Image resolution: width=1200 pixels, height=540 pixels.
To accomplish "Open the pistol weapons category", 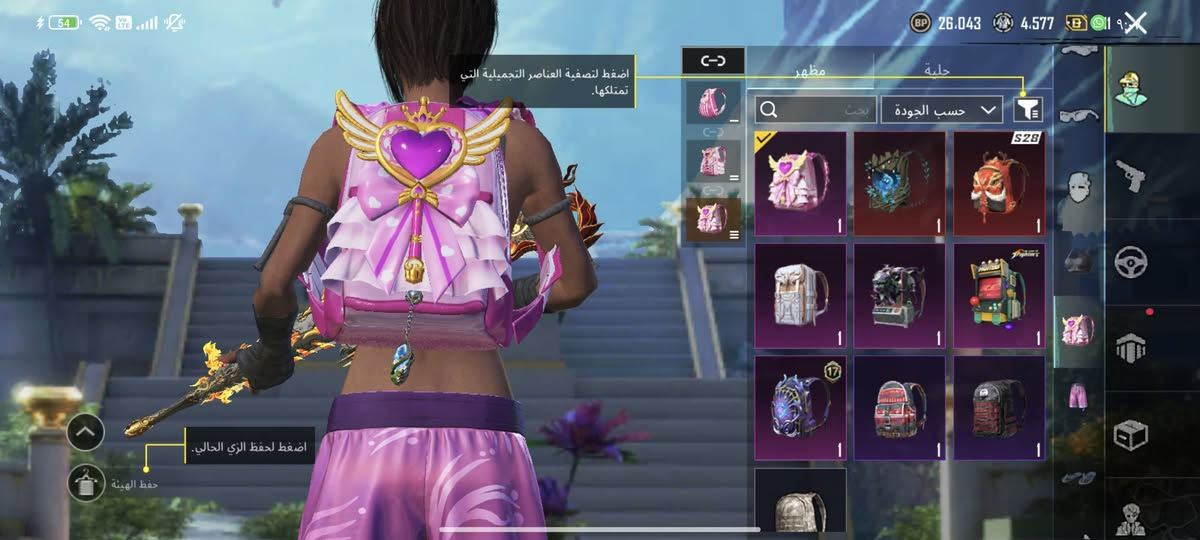I will pos(1130,177).
